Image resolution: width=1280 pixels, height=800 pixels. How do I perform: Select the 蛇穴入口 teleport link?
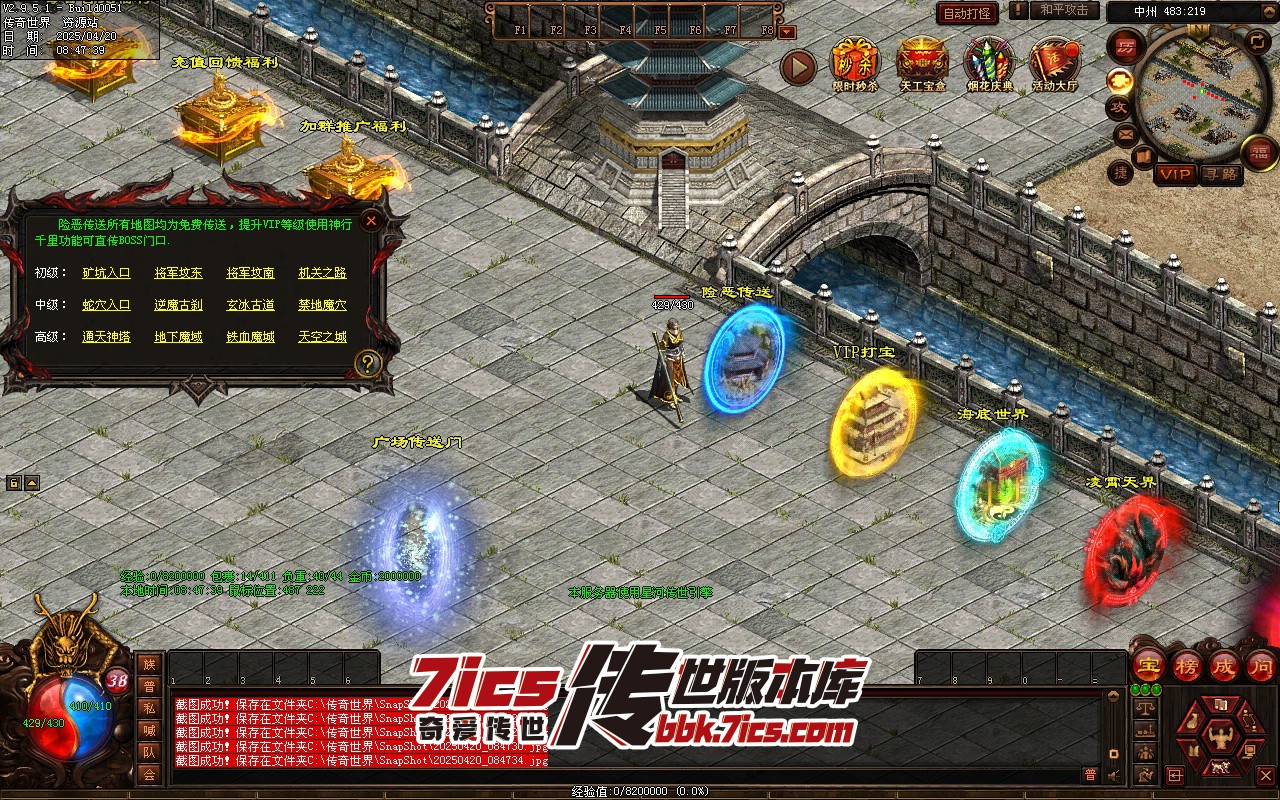pyautogui.click(x=106, y=305)
